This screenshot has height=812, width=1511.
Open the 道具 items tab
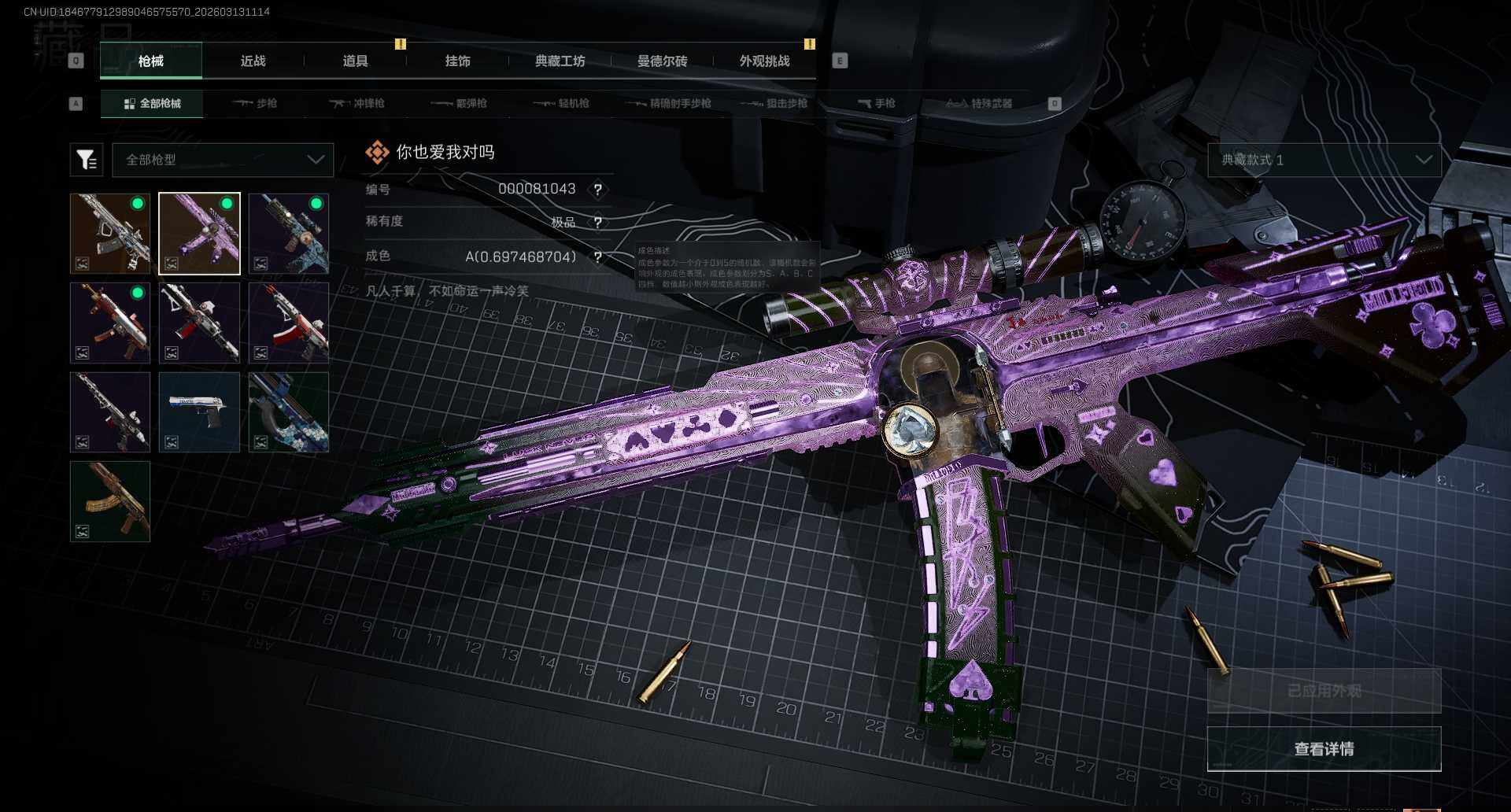[355, 61]
